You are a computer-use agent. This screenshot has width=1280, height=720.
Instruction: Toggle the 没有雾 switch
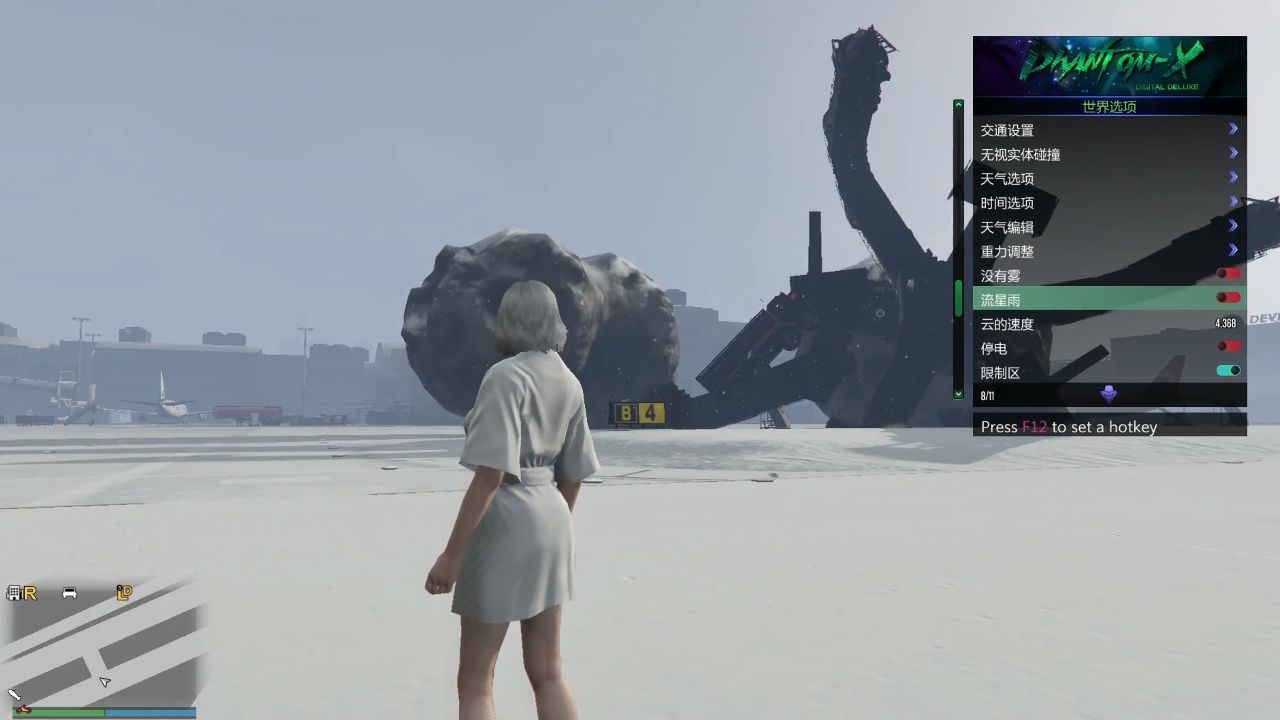[x=1228, y=274]
